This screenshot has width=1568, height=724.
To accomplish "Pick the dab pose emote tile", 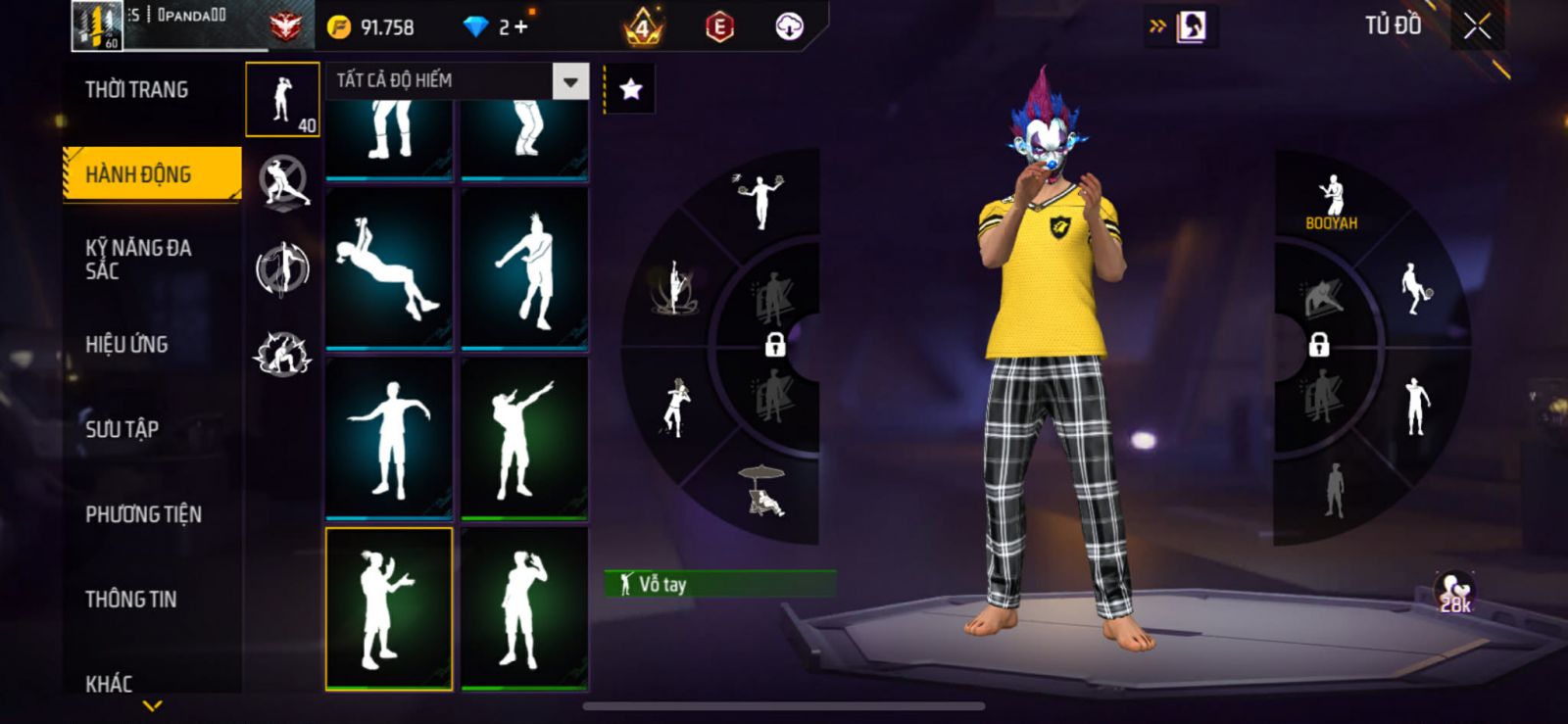I will 524,438.
